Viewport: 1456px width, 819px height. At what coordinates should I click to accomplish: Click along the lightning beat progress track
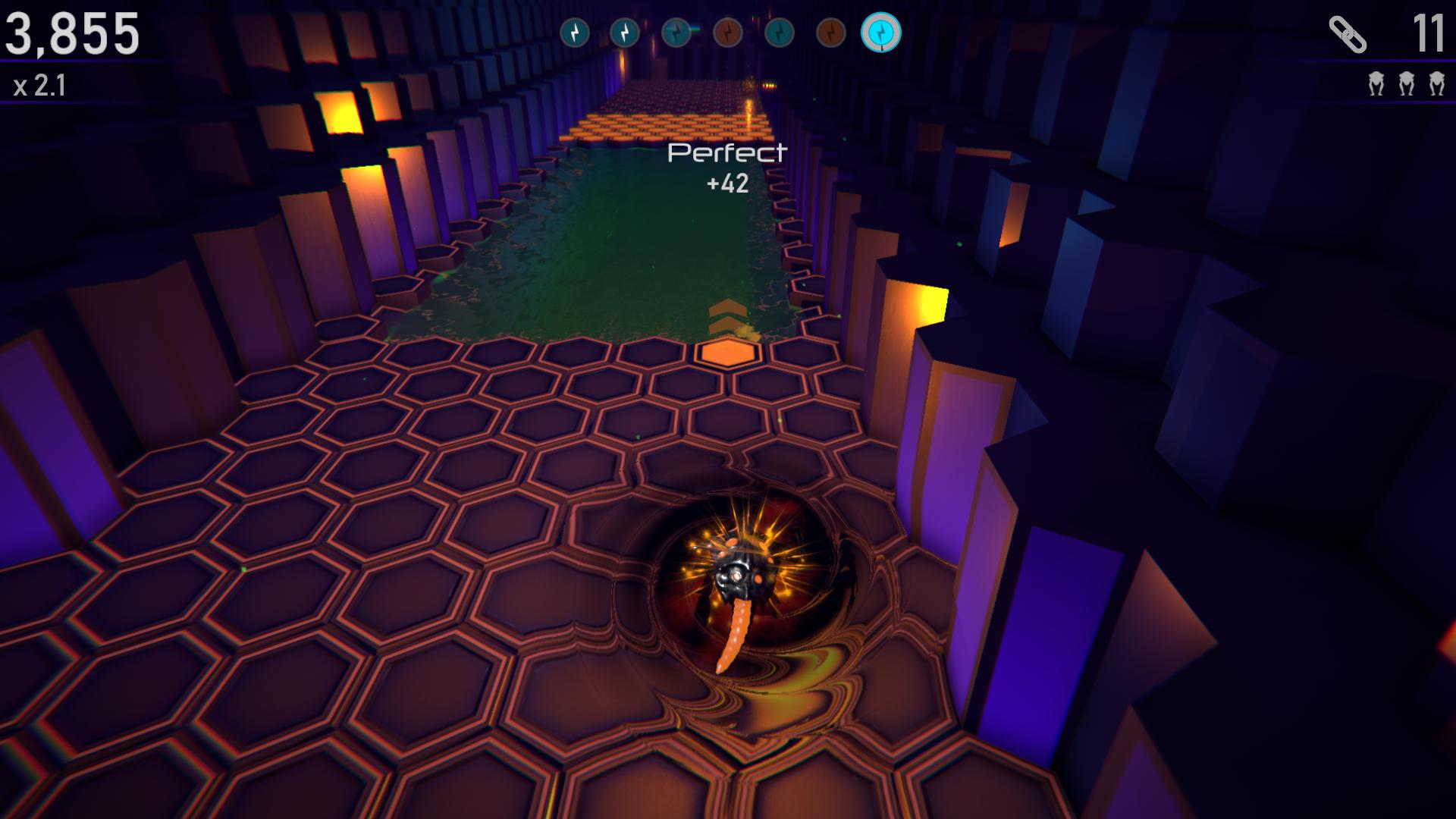click(x=728, y=32)
